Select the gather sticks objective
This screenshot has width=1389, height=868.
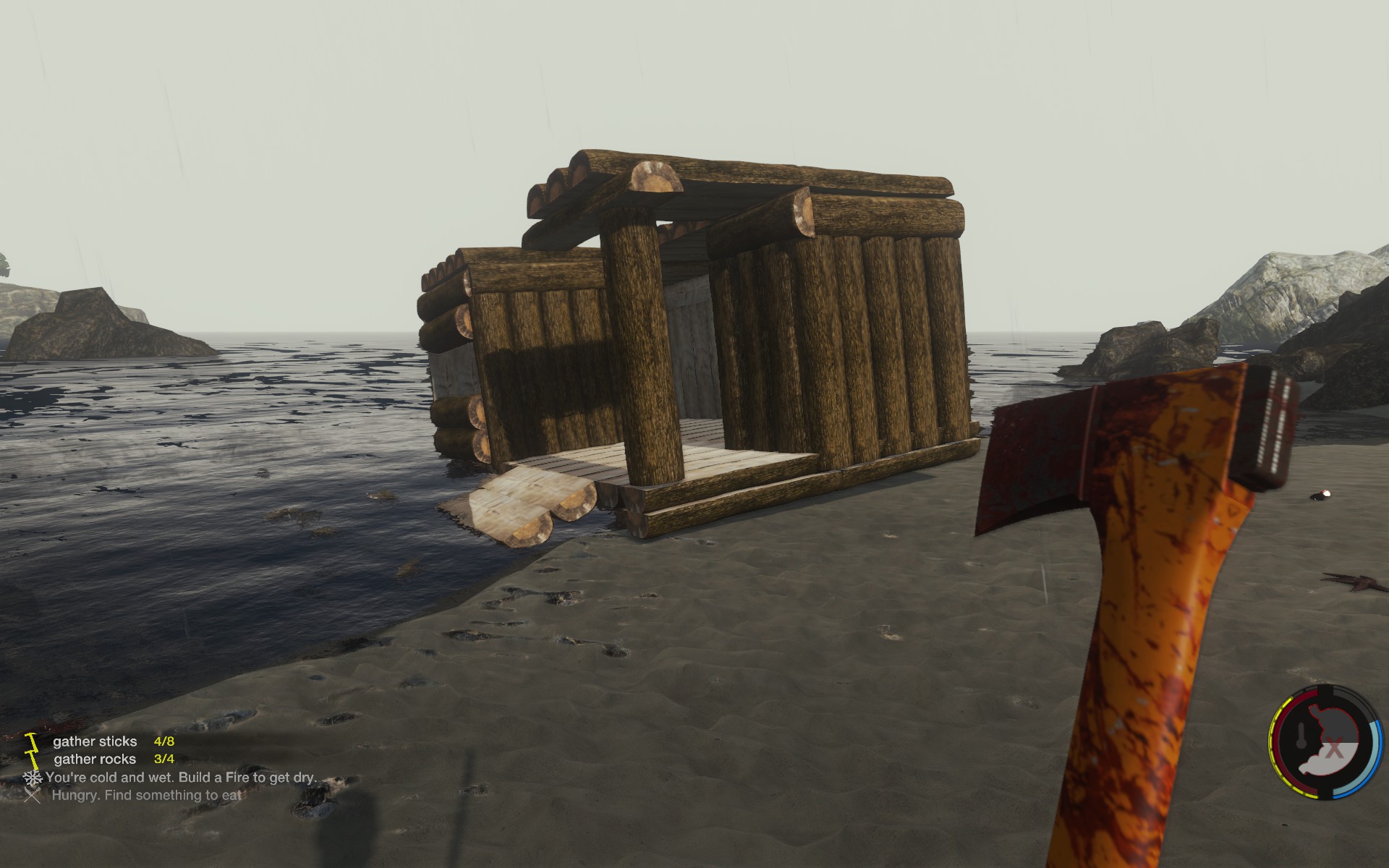(x=95, y=741)
